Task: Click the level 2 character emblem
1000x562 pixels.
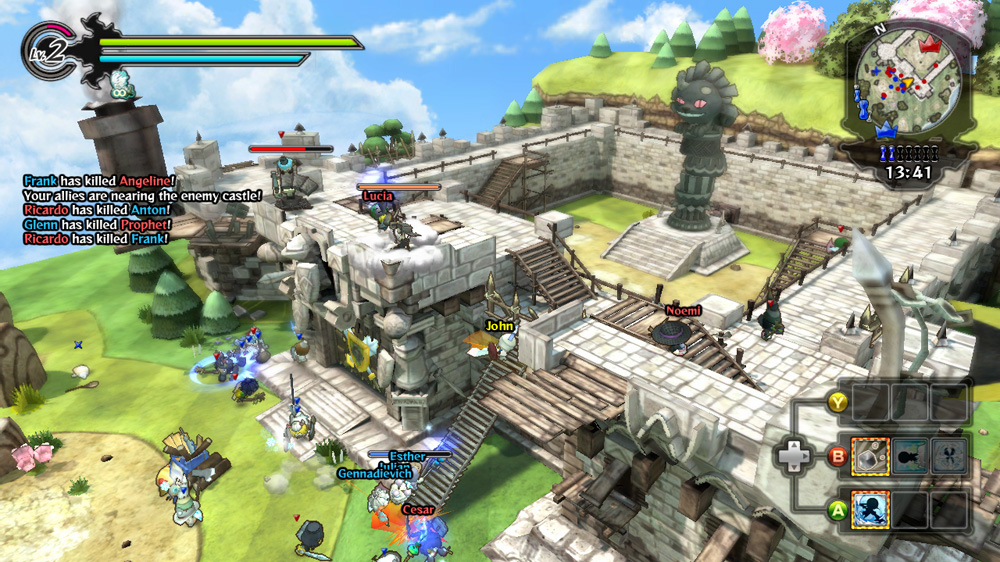Action: (x=46, y=51)
